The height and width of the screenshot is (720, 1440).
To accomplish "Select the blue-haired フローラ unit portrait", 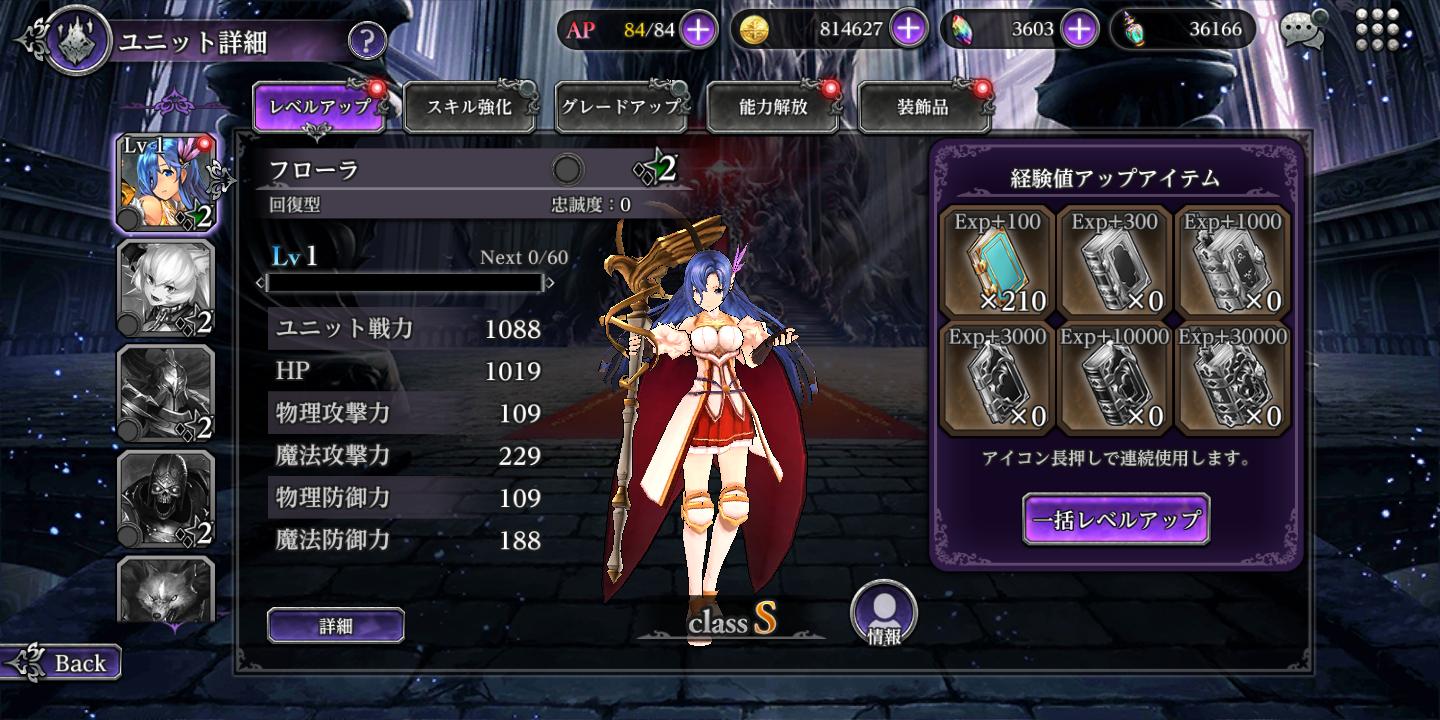I will coord(166,183).
